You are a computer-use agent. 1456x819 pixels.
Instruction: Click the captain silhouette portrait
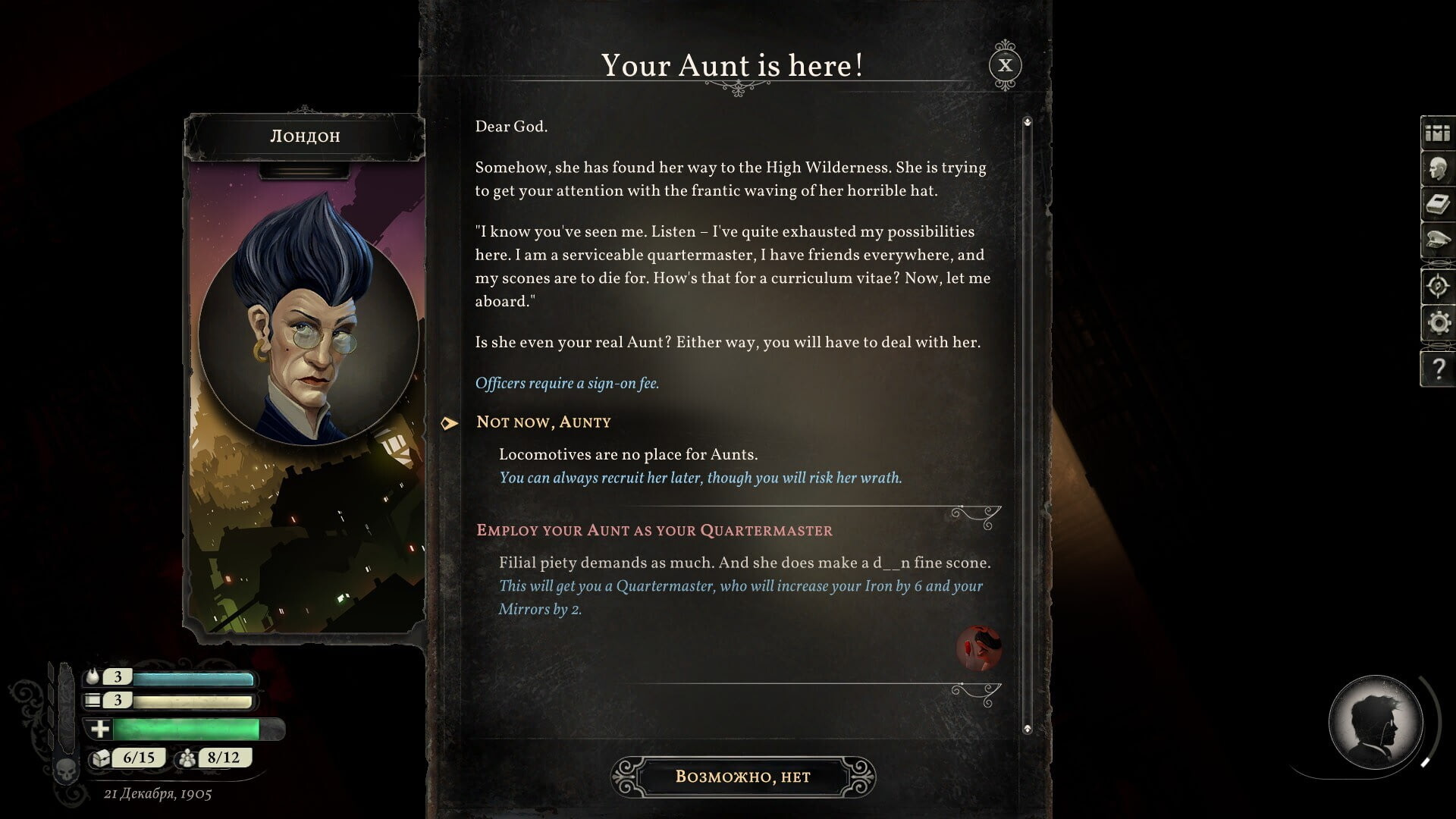[1375, 722]
